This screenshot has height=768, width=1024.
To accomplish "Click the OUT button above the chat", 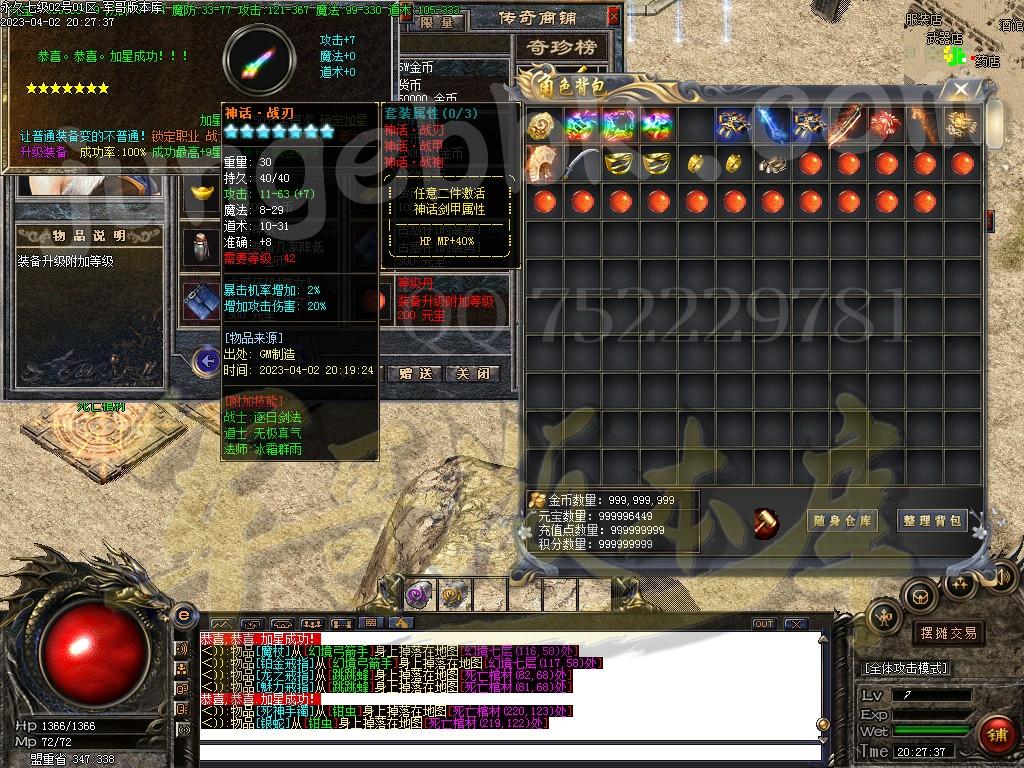I will 764,624.
